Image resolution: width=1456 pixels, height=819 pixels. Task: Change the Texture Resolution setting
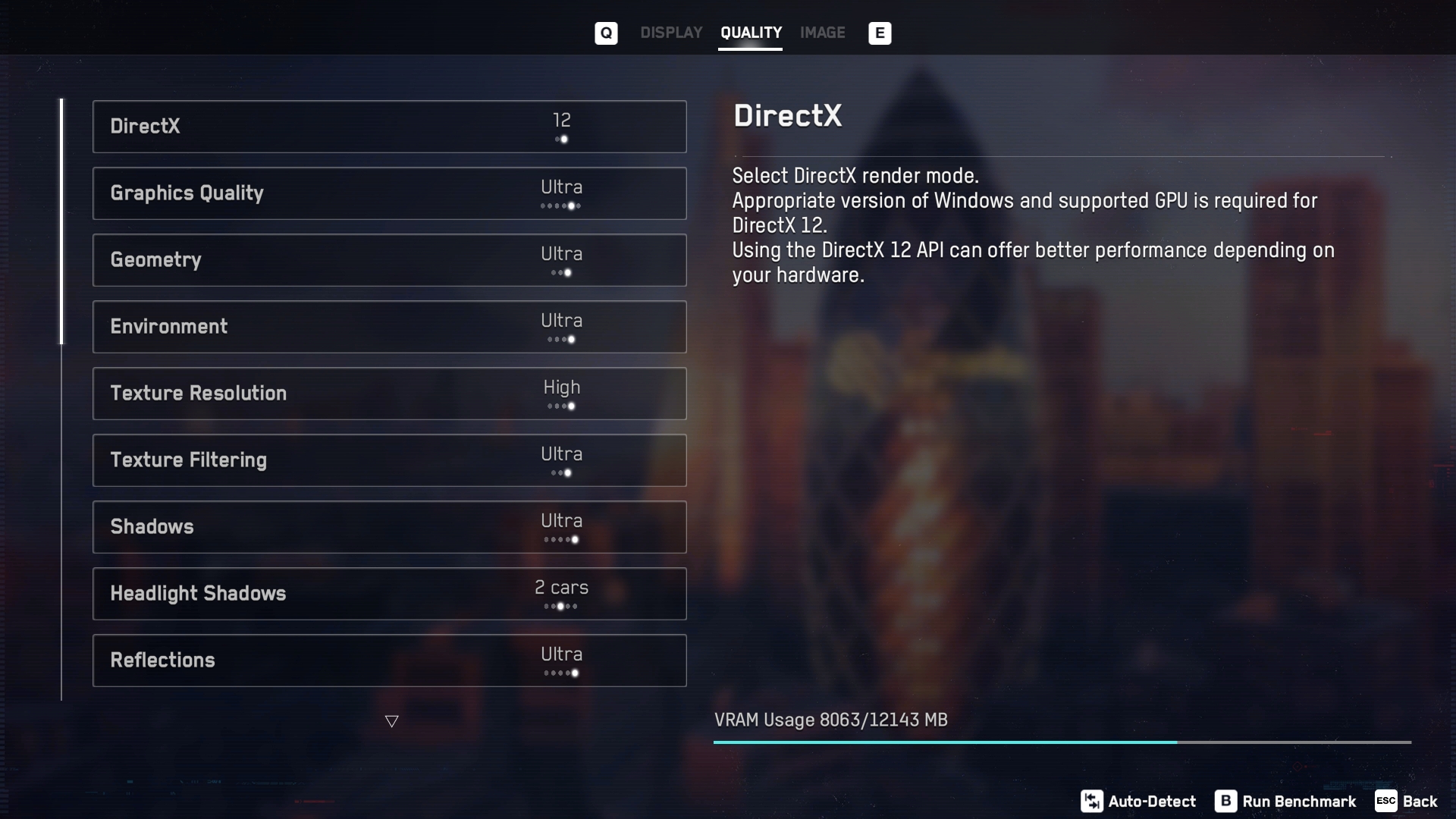389,394
